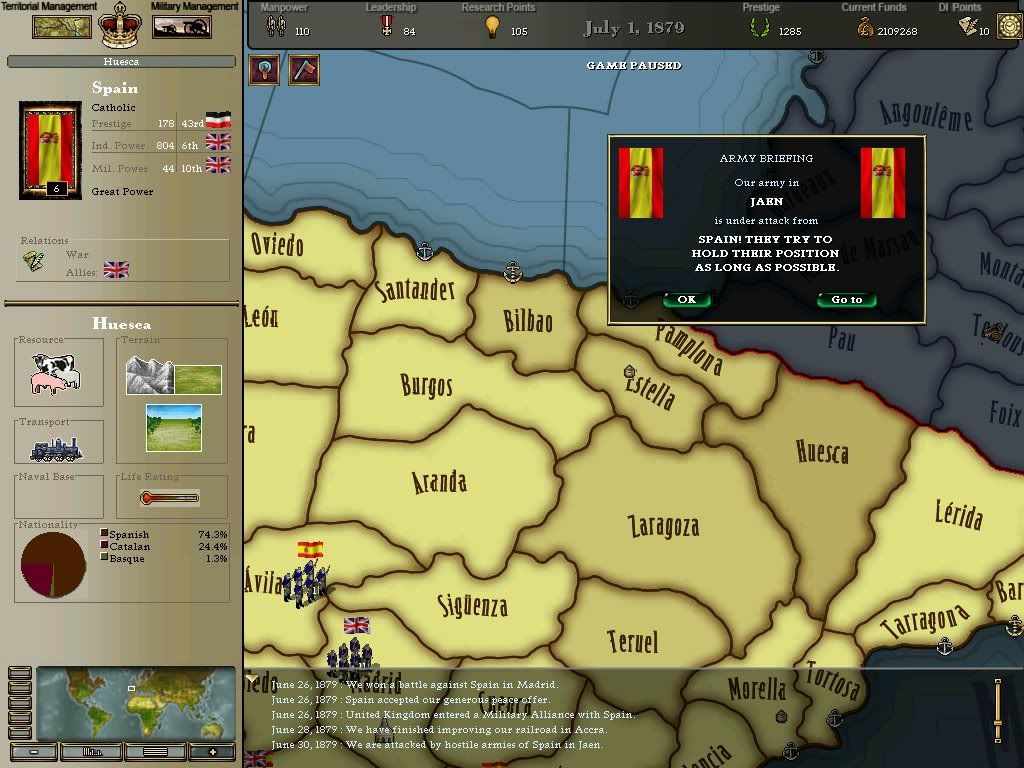This screenshot has height=768, width=1024.
Task: Open Territorial Management map view
Action: click(62, 27)
